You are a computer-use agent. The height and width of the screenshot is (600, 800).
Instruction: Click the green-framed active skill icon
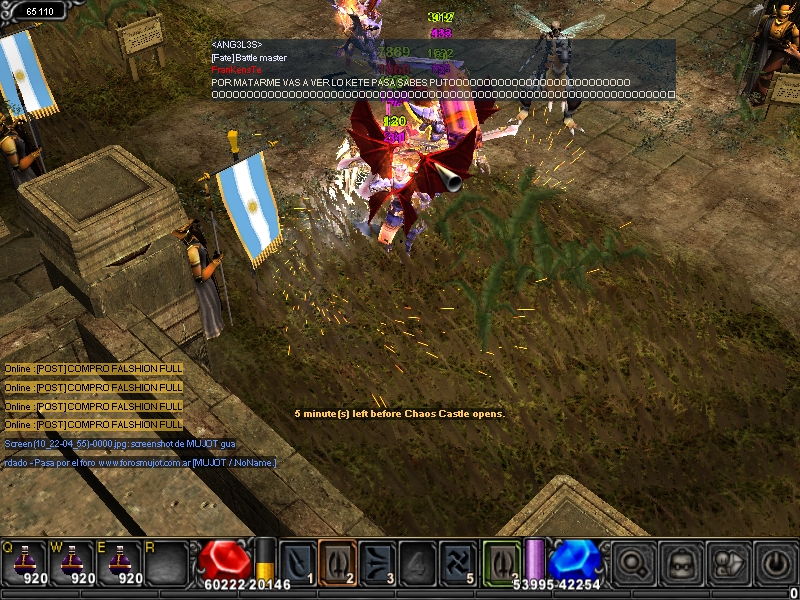coord(502,562)
